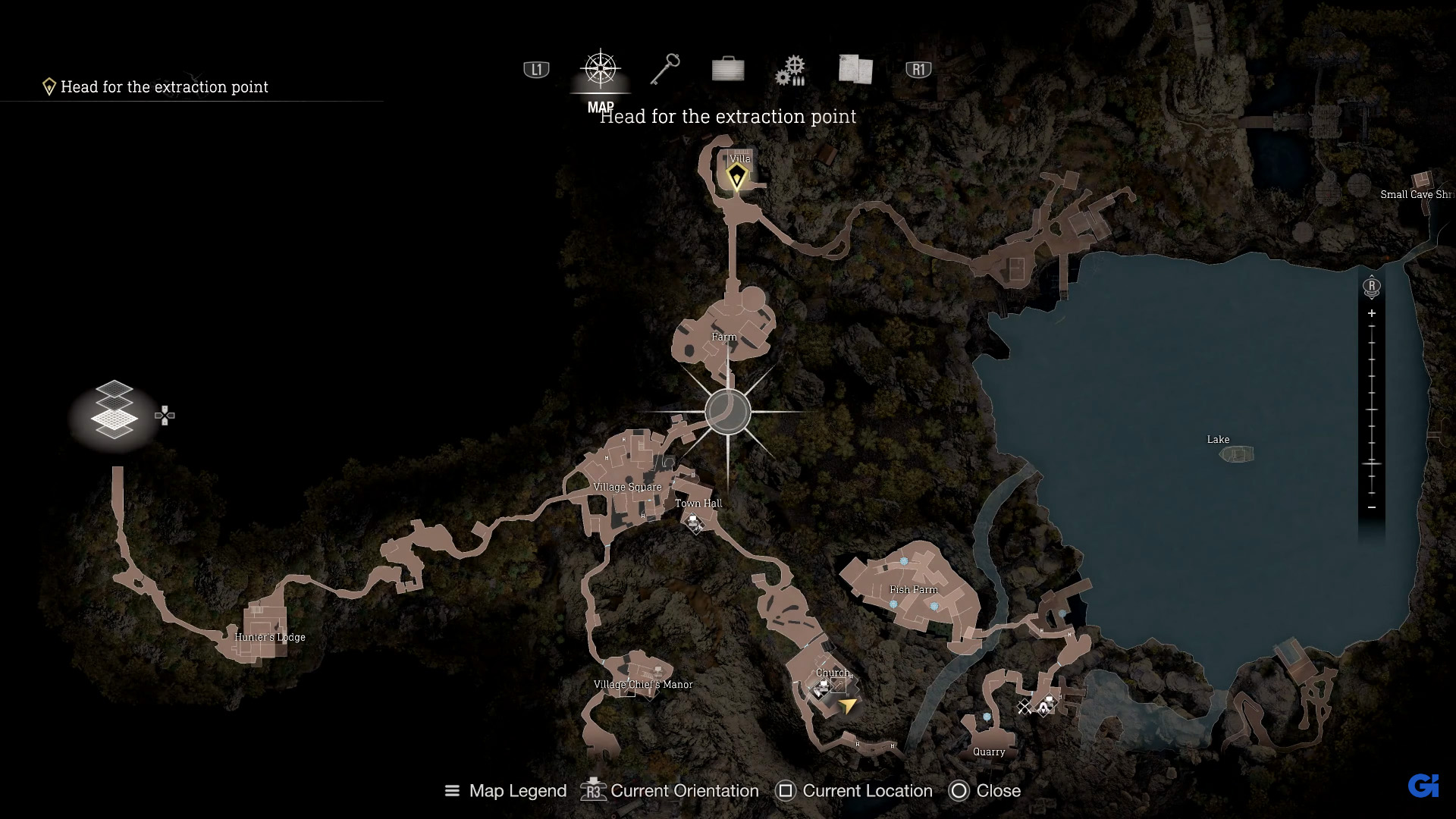Open the key items tab
Screen dimensions: 1456x819
[665, 70]
